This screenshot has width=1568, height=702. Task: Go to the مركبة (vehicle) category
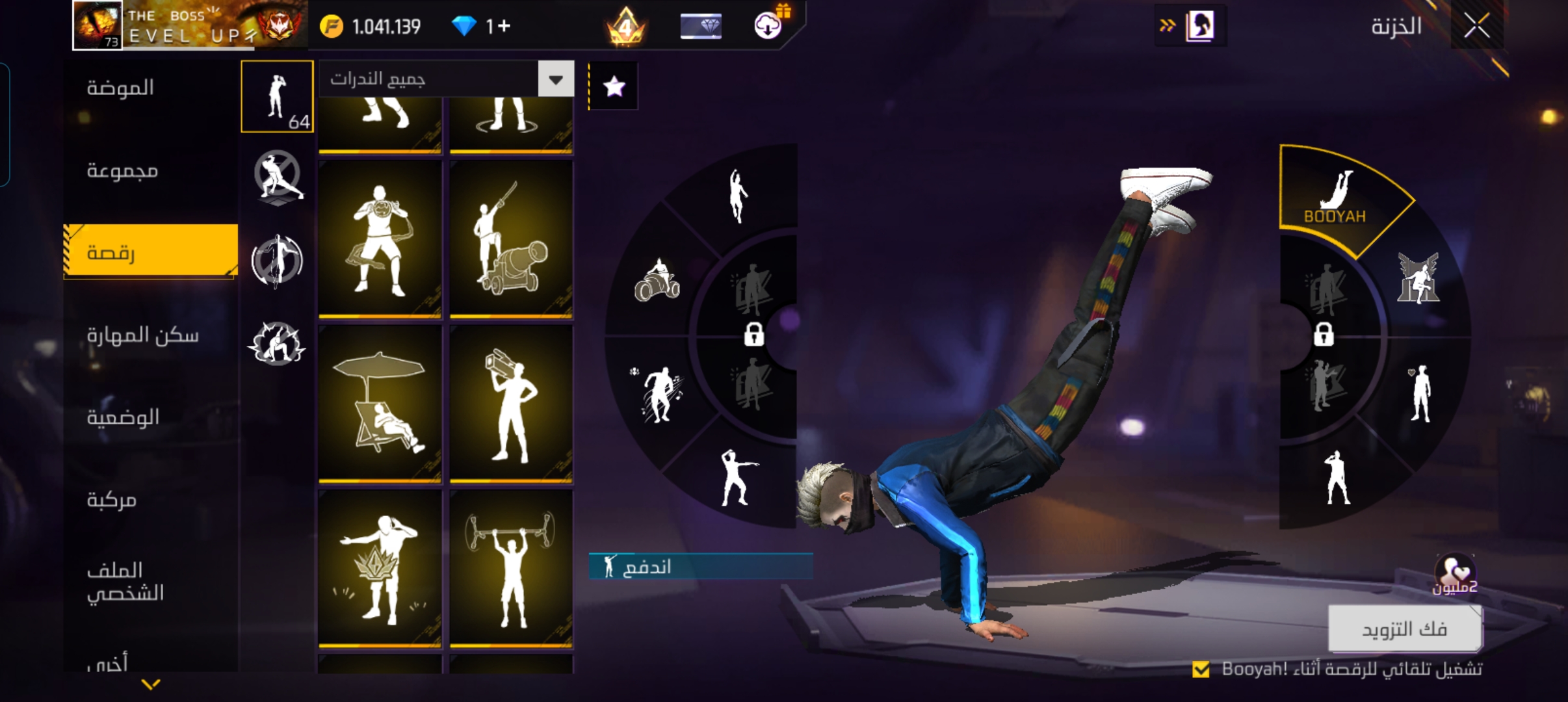(112, 499)
